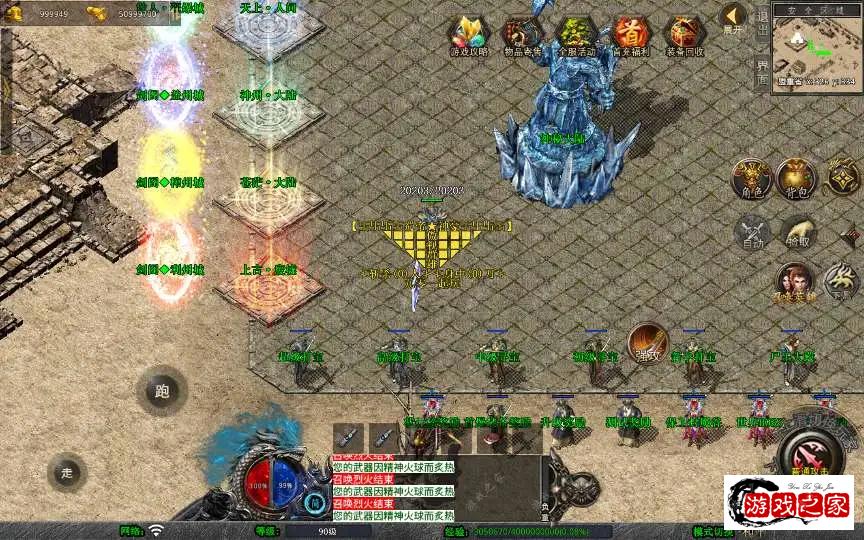Activate the 强攻 strong attack skill
This screenshot has width=864, height=540.
pos(648,343)
